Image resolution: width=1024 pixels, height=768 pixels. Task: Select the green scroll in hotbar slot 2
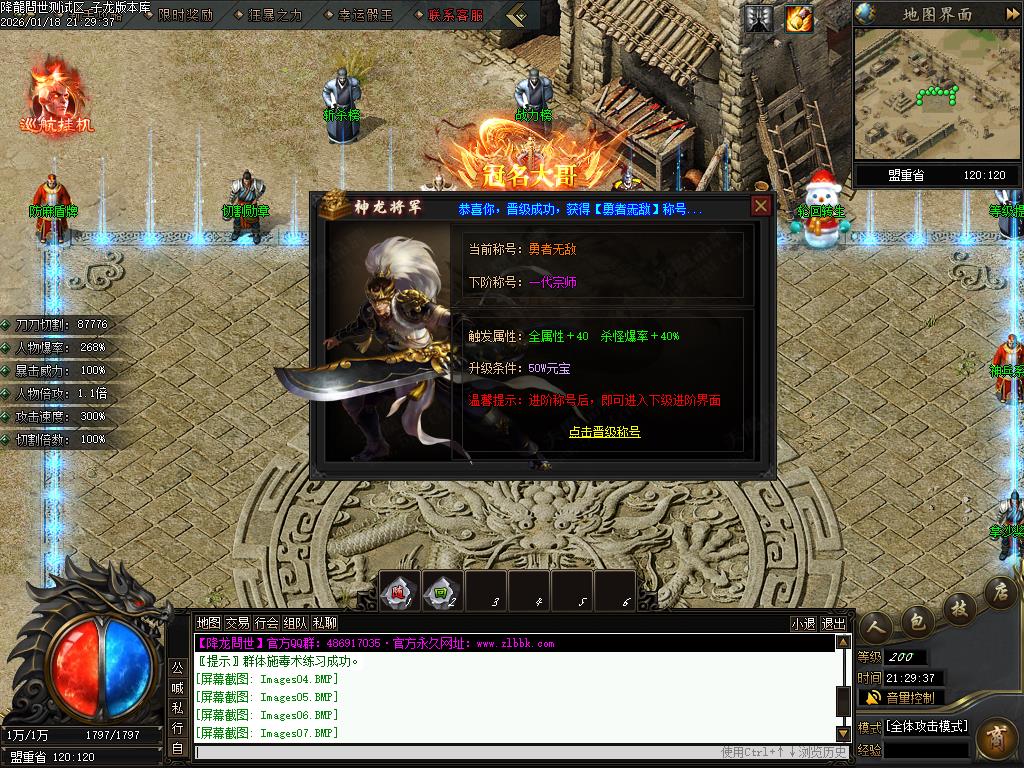pyautogui.click(x=443, y=591)
